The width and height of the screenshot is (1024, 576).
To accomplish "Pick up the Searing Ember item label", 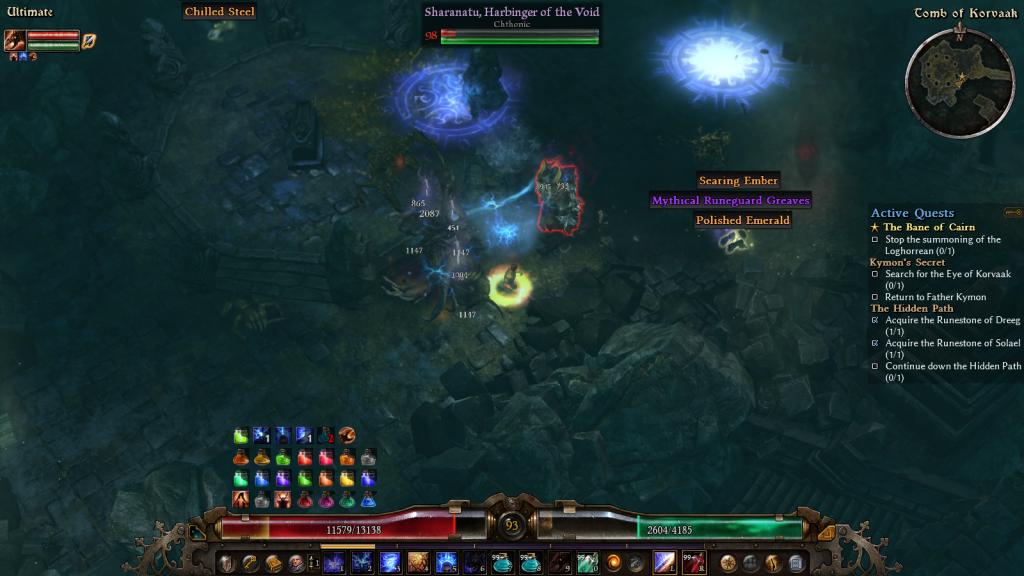I will click(739, 181).
